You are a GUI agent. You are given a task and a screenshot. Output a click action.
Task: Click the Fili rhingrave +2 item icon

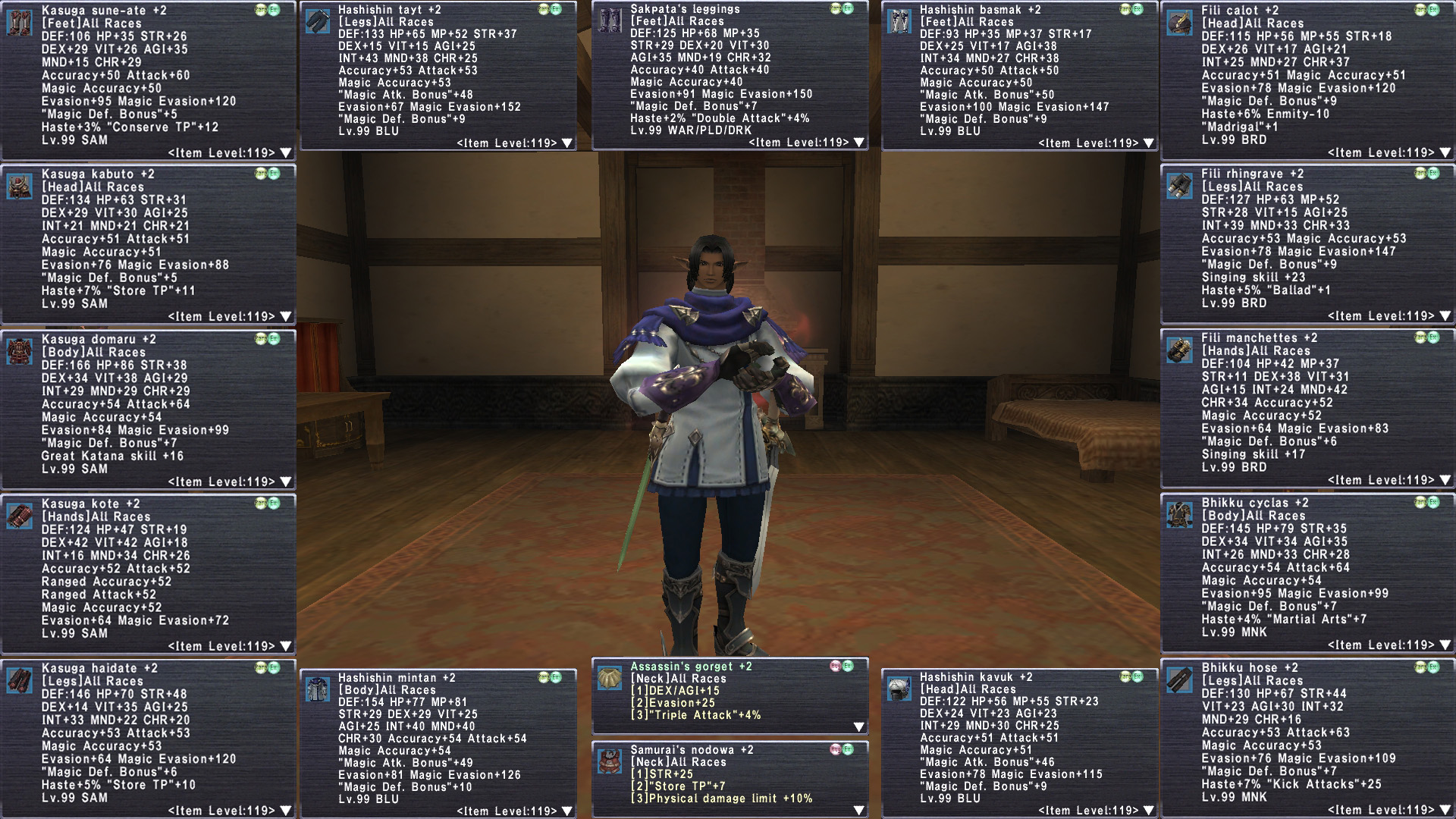point(1180,186)
